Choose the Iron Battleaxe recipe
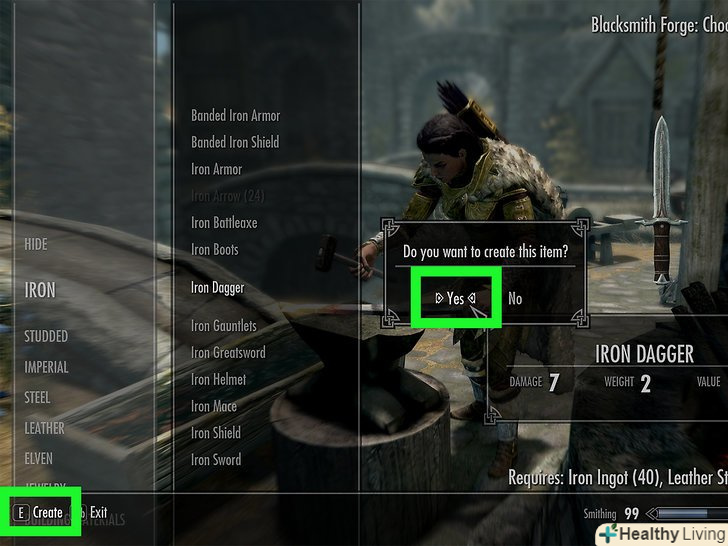The image size is (728, 546). 224,223
